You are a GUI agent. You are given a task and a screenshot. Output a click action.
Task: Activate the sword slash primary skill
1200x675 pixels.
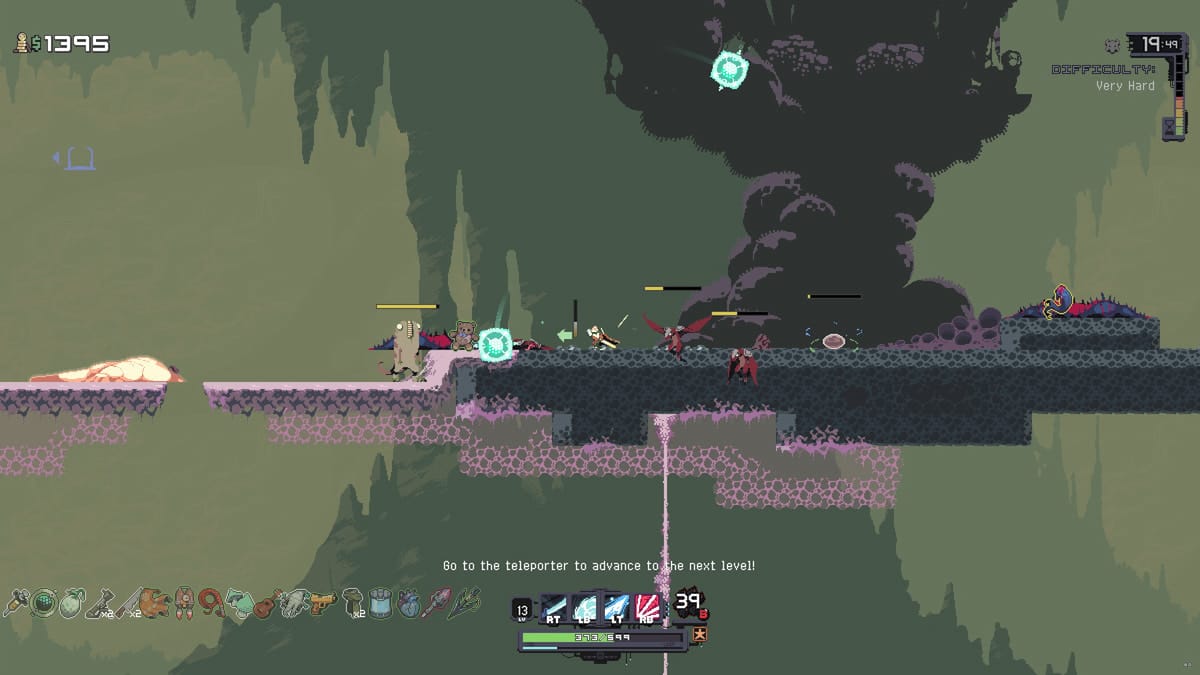(553, 608)
